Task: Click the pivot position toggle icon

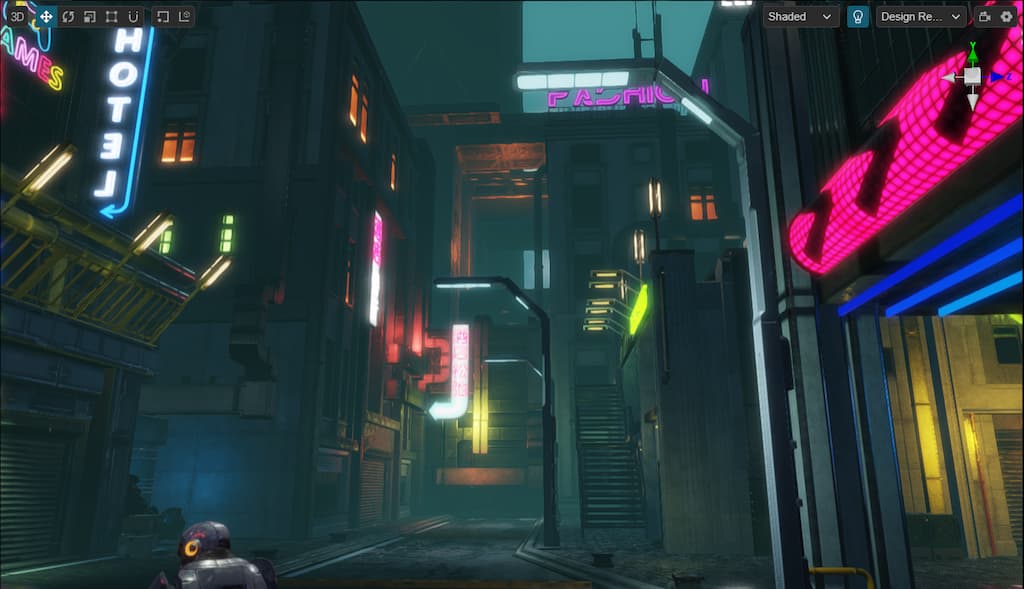Action: click(x=162, y=16)
